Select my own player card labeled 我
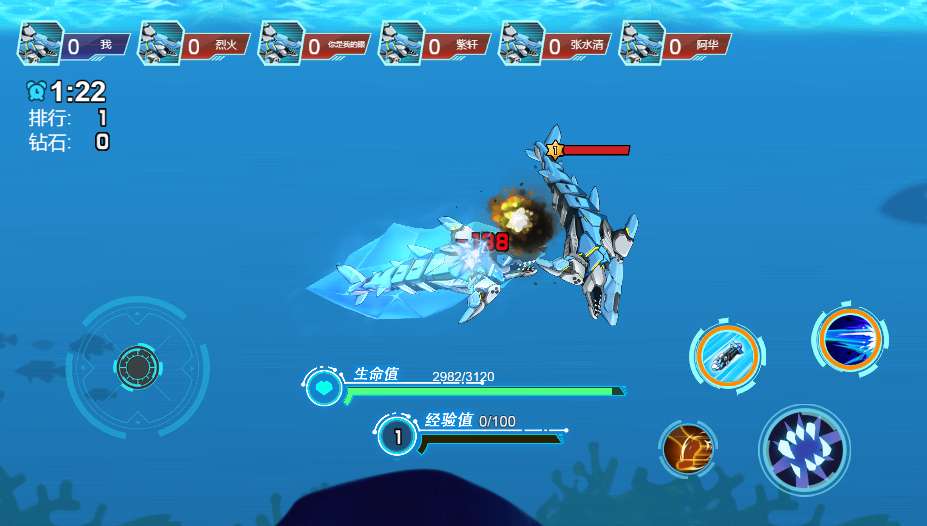927x526 pixels. [x=74, y=45]
